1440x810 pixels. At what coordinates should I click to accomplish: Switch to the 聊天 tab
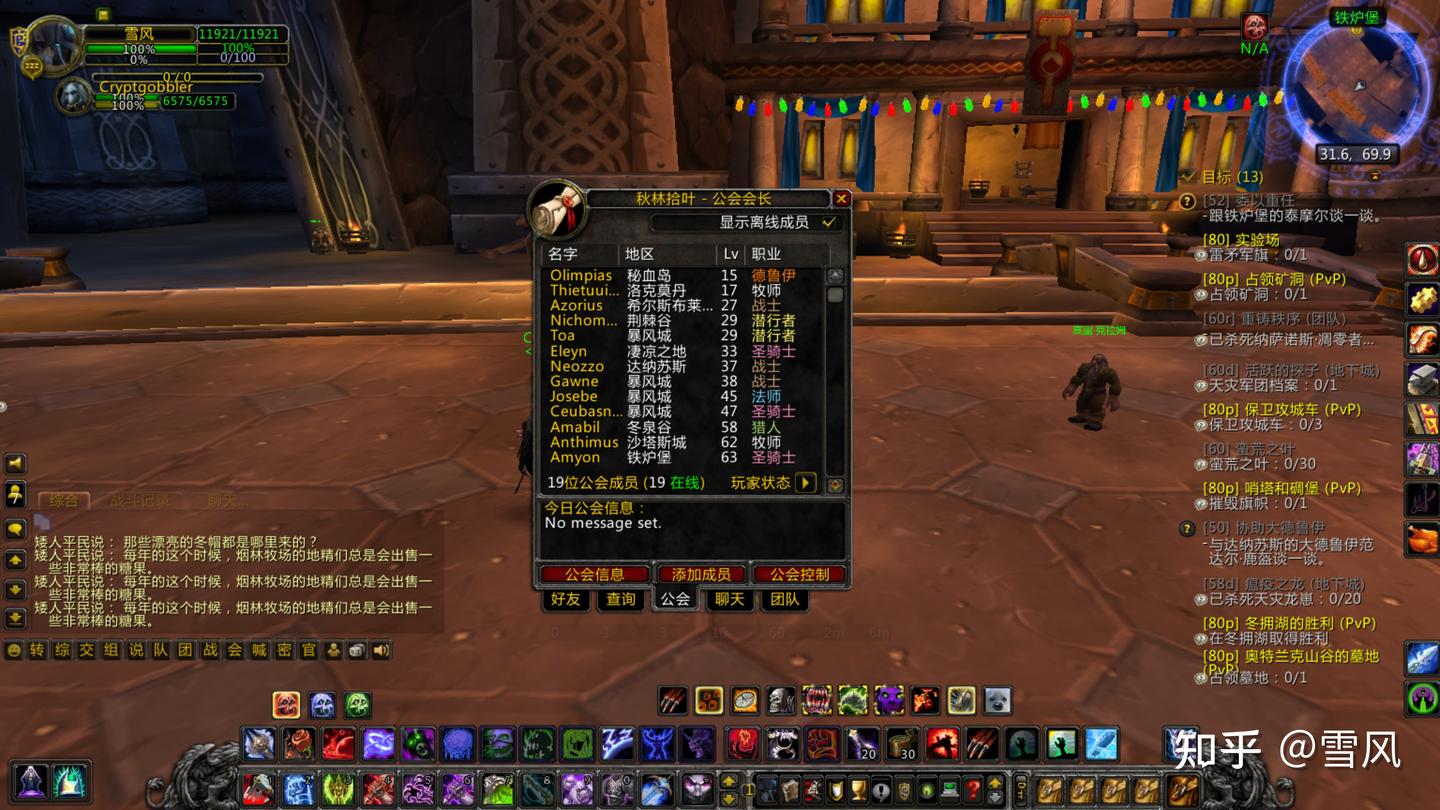pos(729,599)
